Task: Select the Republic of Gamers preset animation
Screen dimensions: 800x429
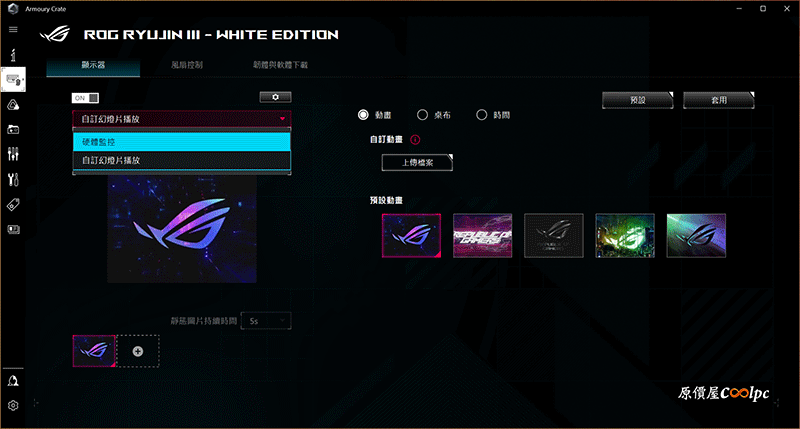Action: [482, 235]
